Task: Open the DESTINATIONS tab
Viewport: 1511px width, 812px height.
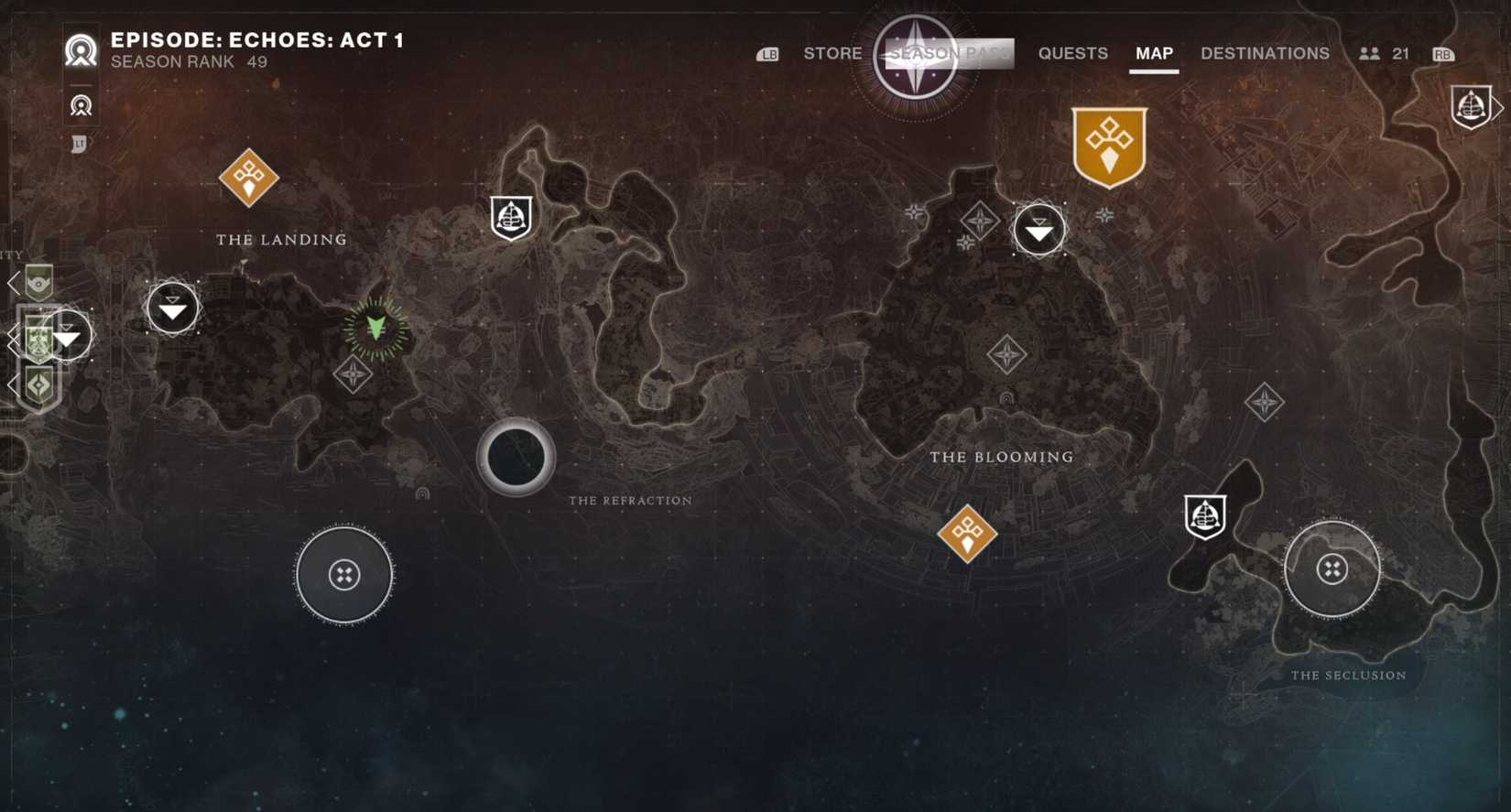Action: [x=1264, y=53]
